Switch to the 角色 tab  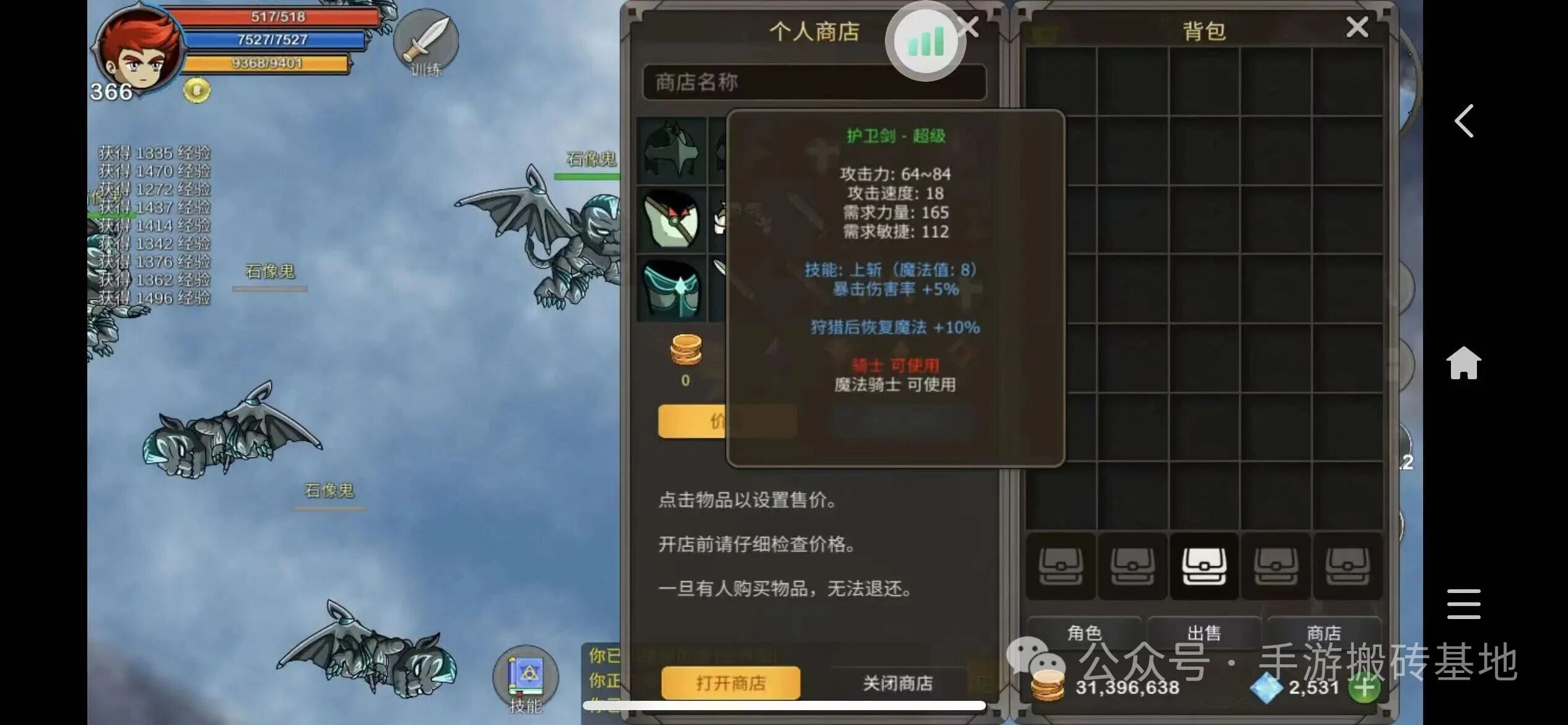[1084, 633]
